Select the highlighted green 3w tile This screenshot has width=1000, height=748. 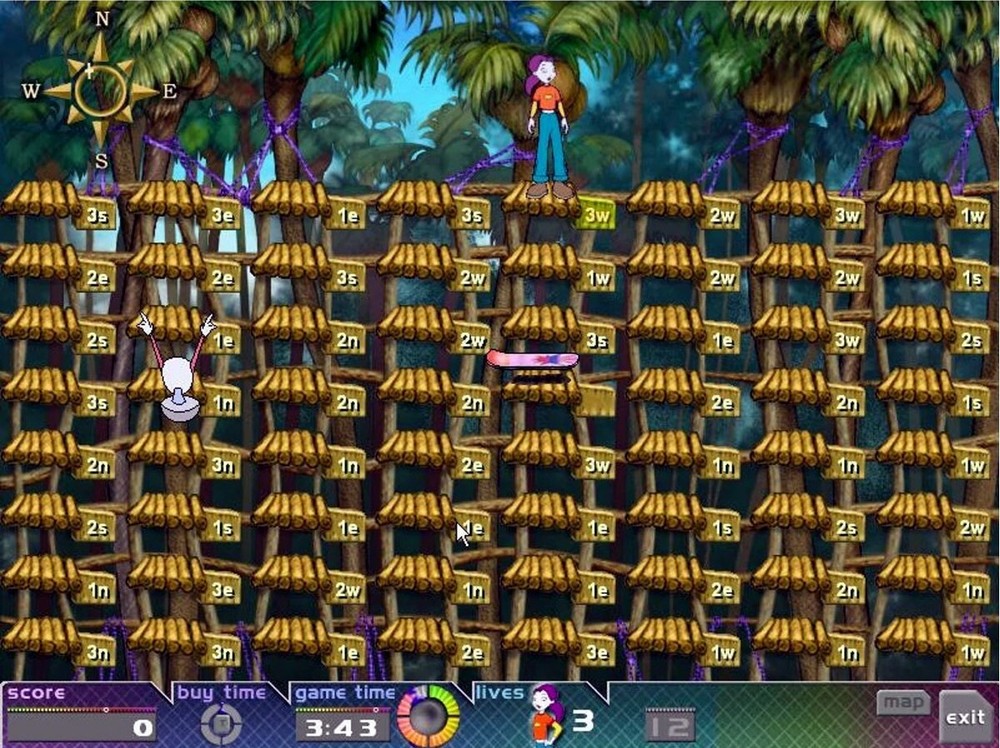point(596,213)
